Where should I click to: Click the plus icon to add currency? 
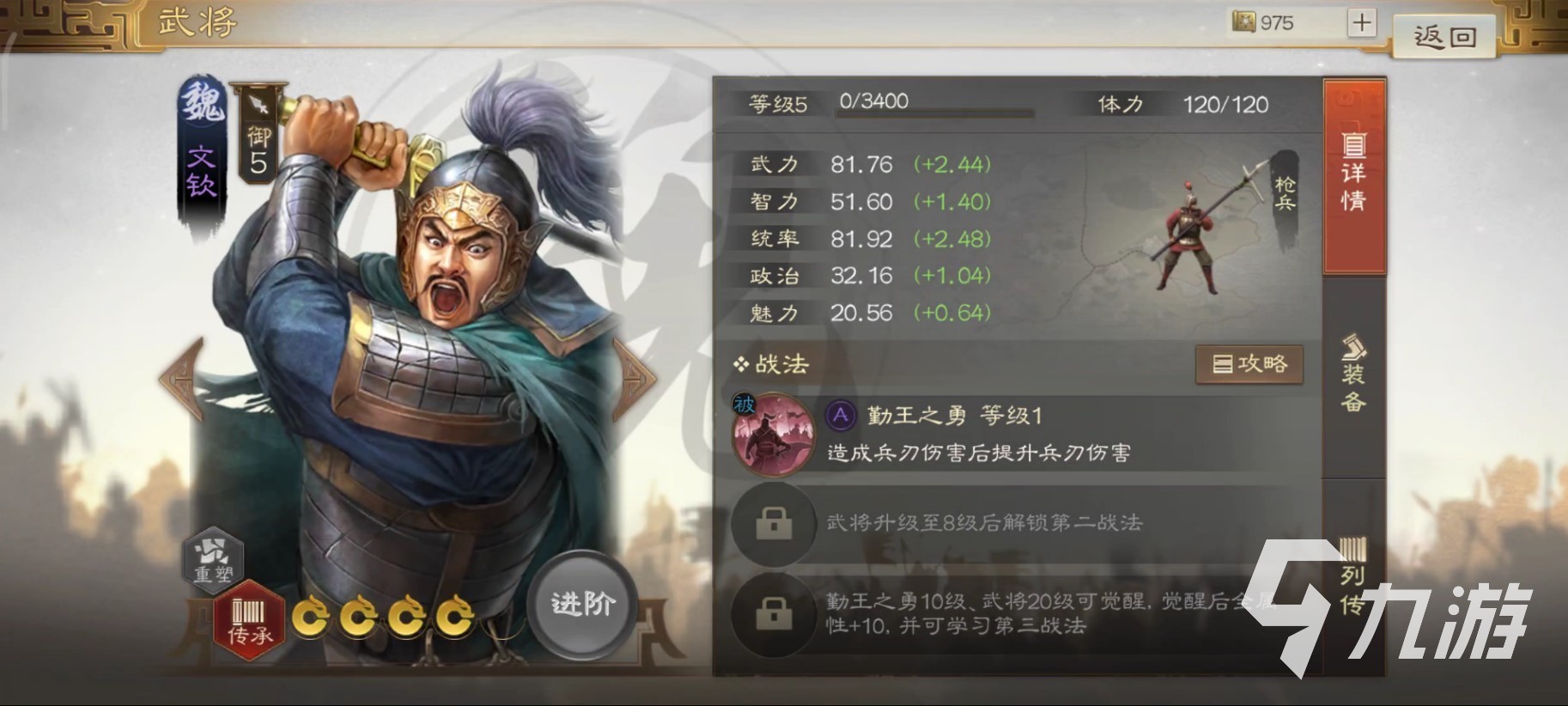coord(1361,22)
